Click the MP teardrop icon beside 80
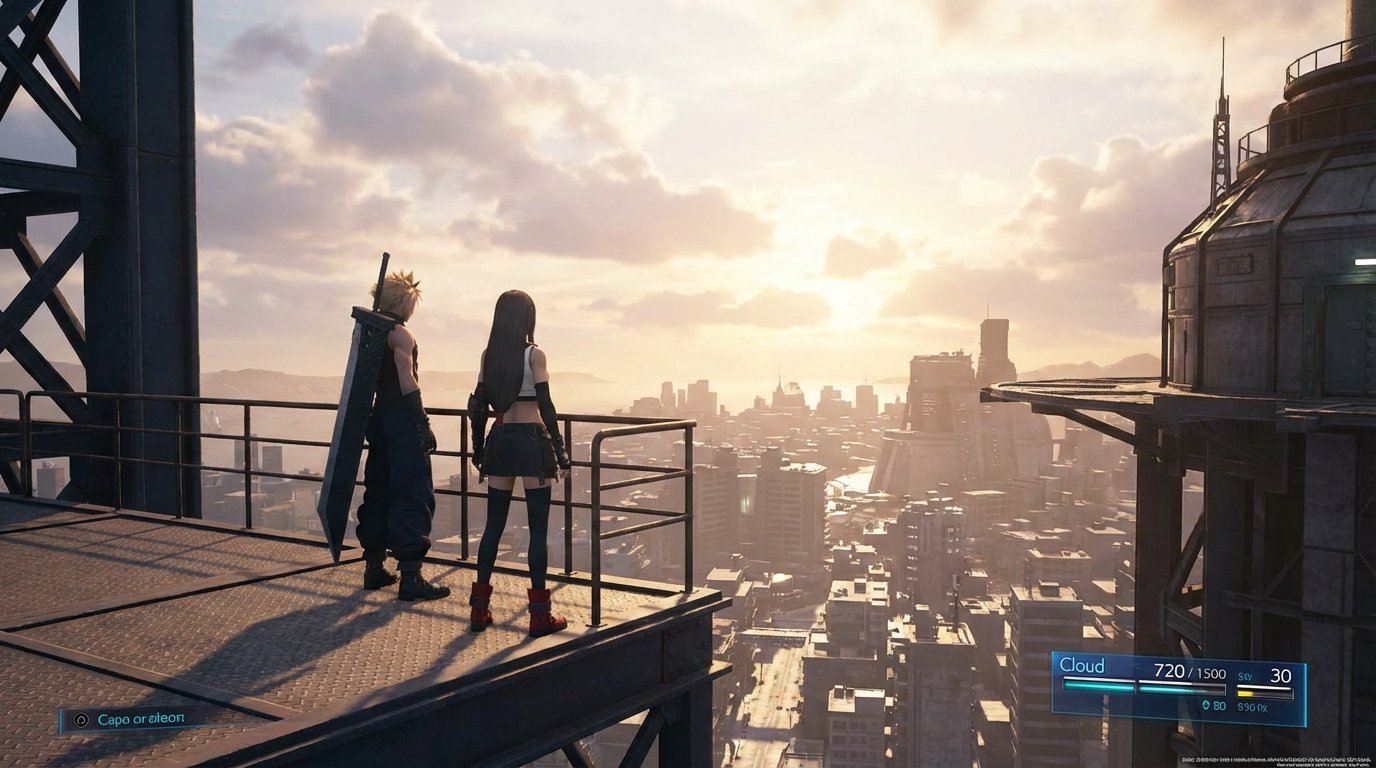This screenshot has width=1376, height=768. [x=1207, y=705]
